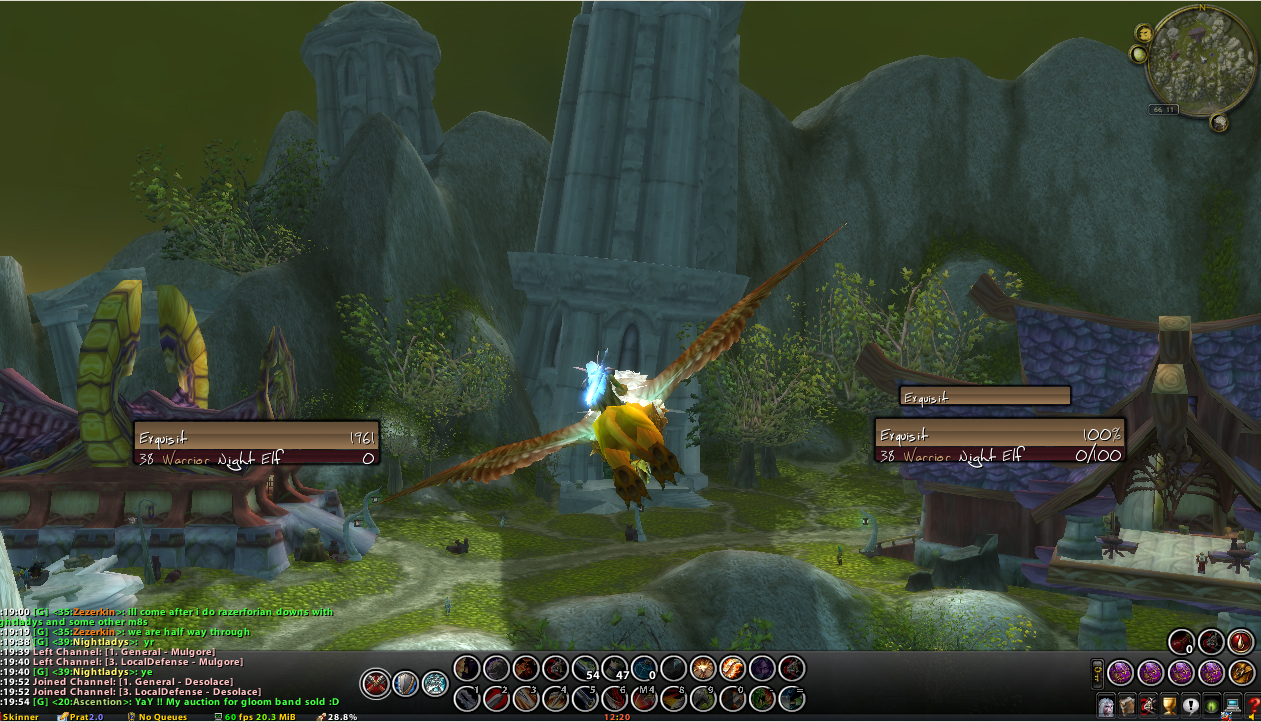Viewport: 1261px width, 722px height.
Task: Select Battle Stance with crossed swords
Action: pyautogui.click(x=375, y=683)
